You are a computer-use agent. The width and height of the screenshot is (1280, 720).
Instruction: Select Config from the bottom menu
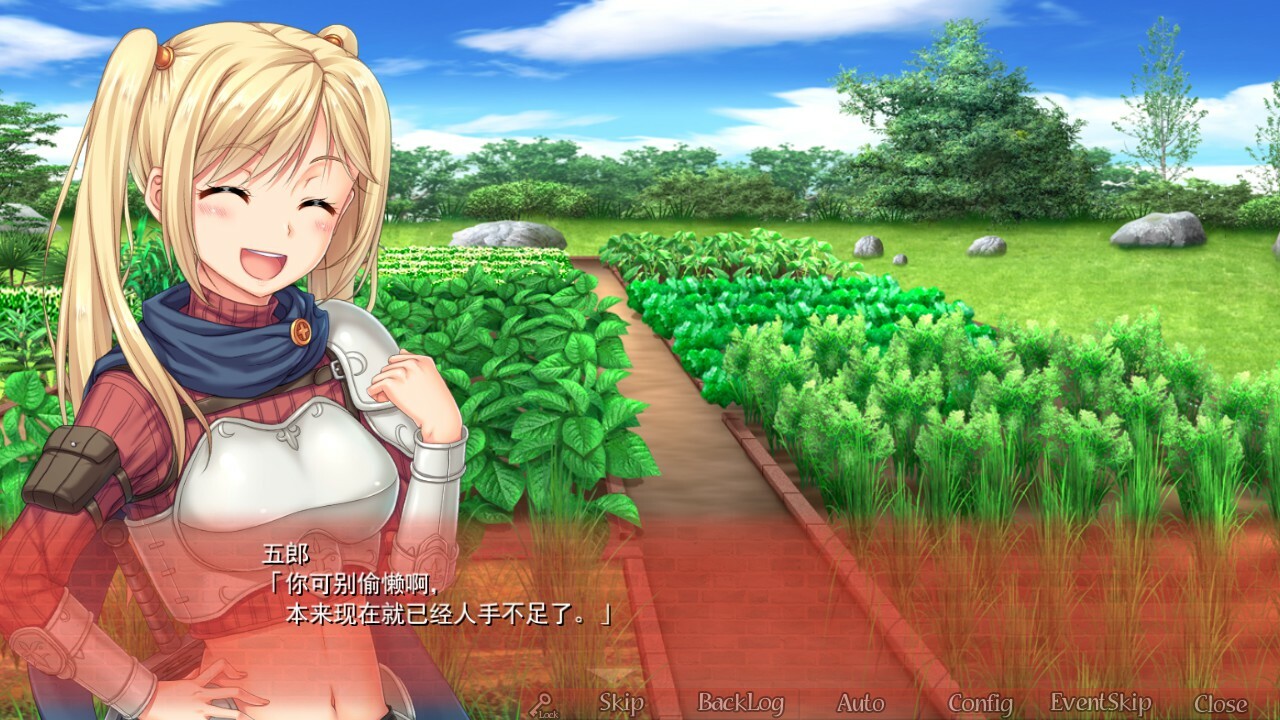click(980, 703)
